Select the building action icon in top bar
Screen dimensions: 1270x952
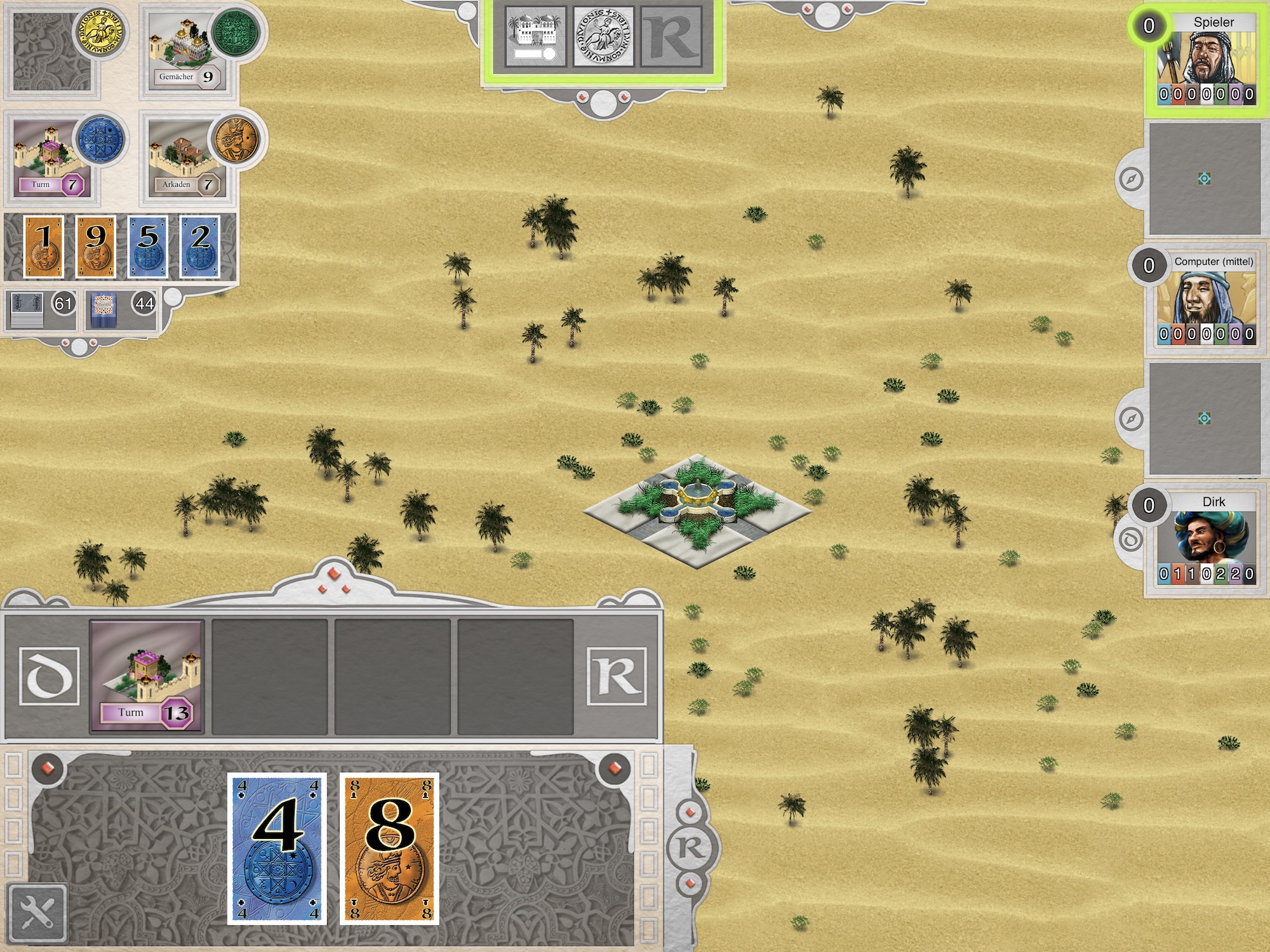click(535, 37)
